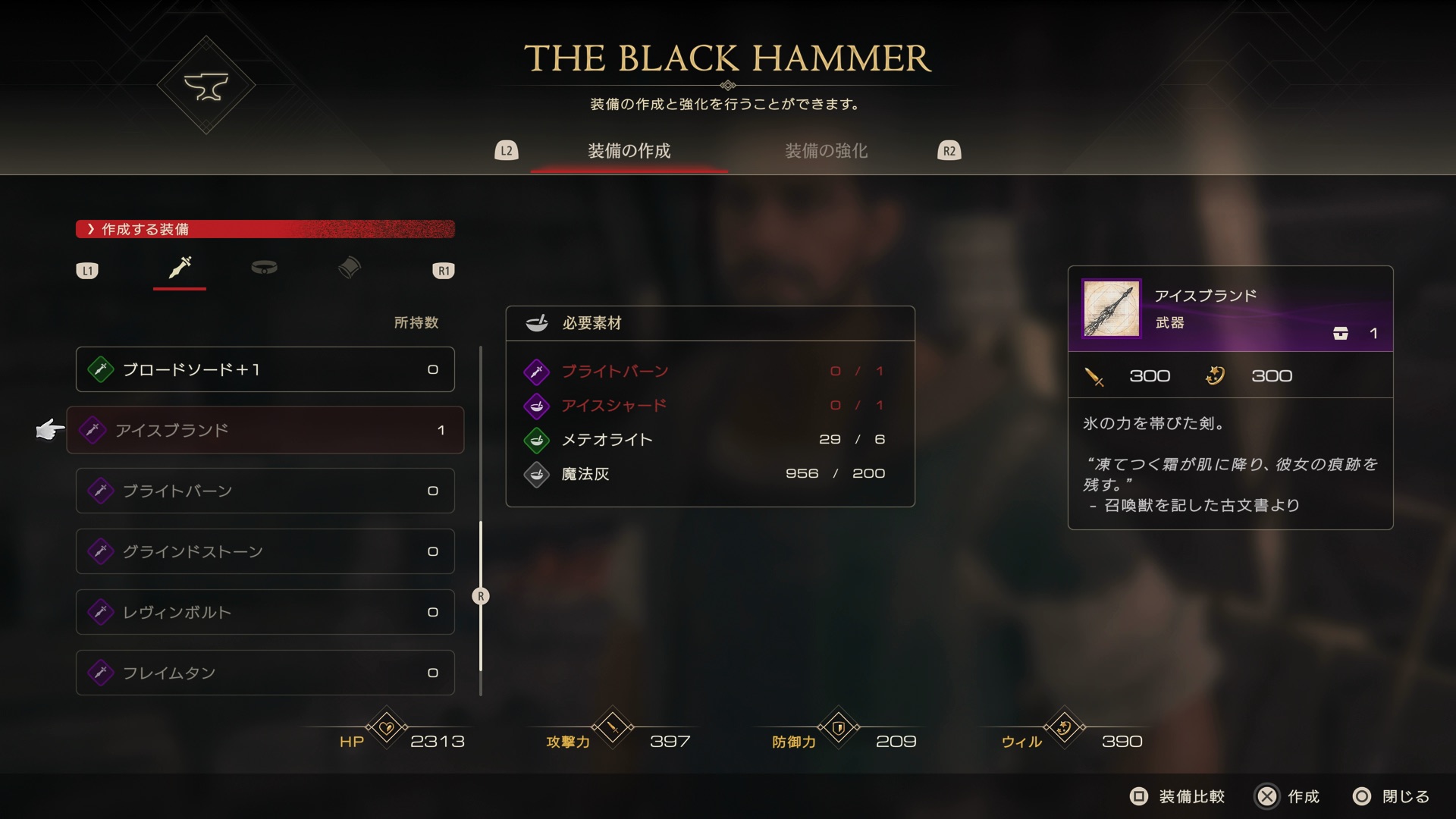Image resolution: width=1456 pixels, height=819 pixels.
Task: Switch to the 装備の強化 tab
Action: 826,150
